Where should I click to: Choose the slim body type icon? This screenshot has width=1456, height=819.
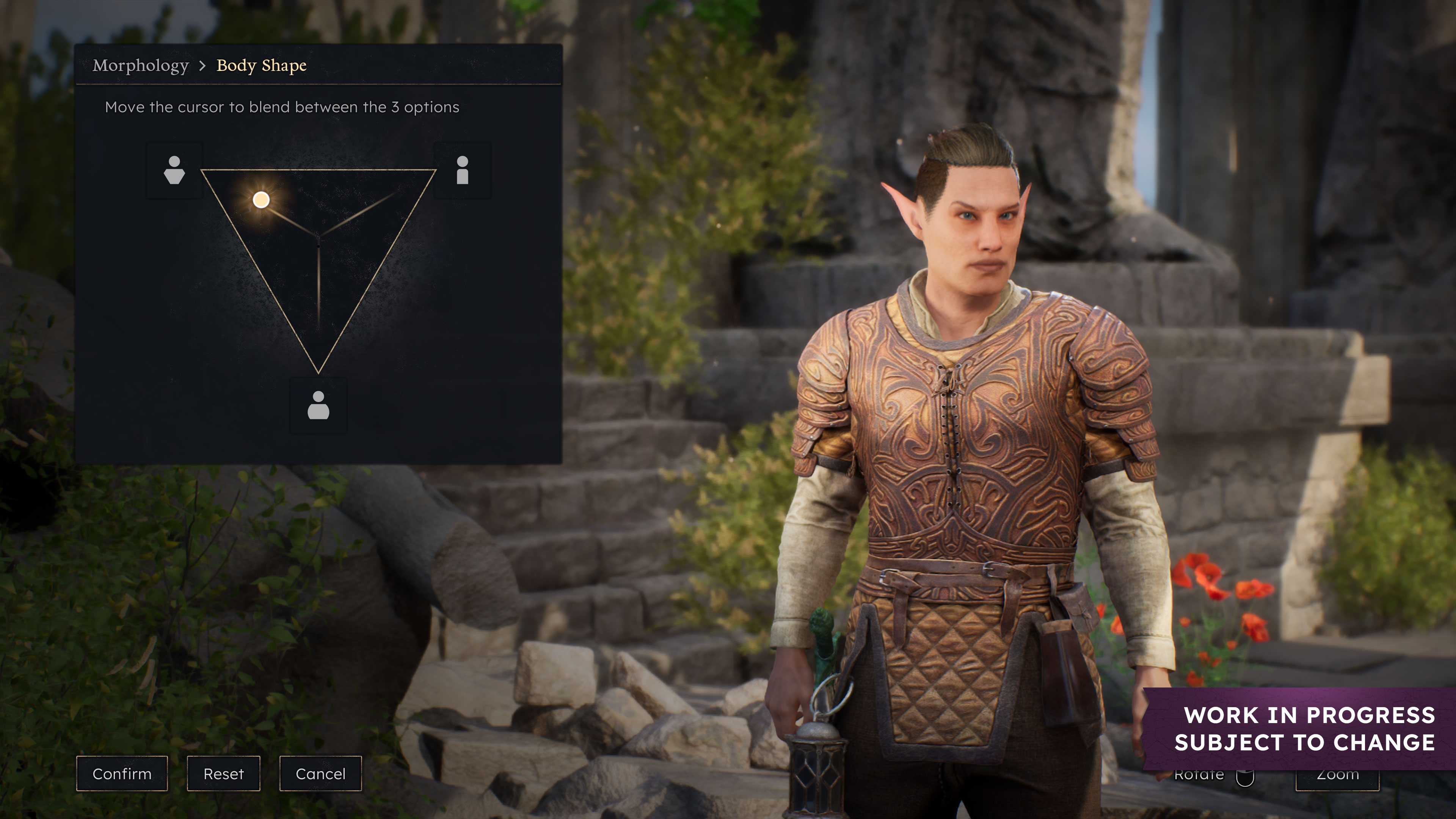point(462,170)
